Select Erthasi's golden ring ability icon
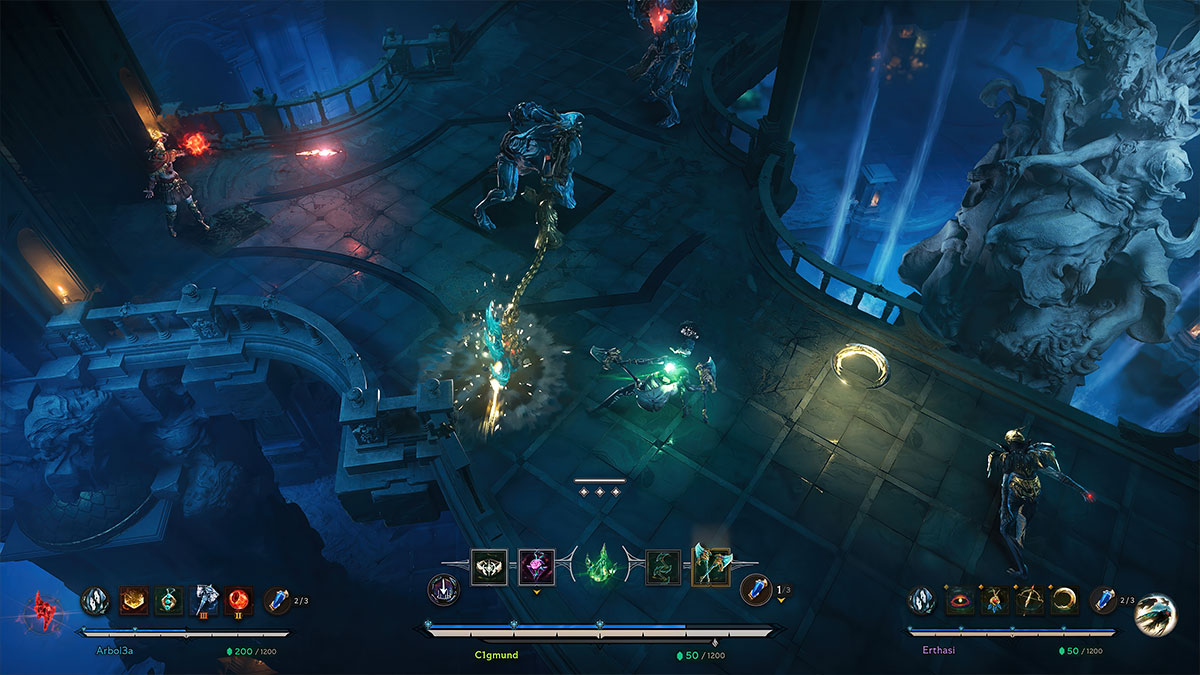 pyautogui.click(x=1065, y=600)
